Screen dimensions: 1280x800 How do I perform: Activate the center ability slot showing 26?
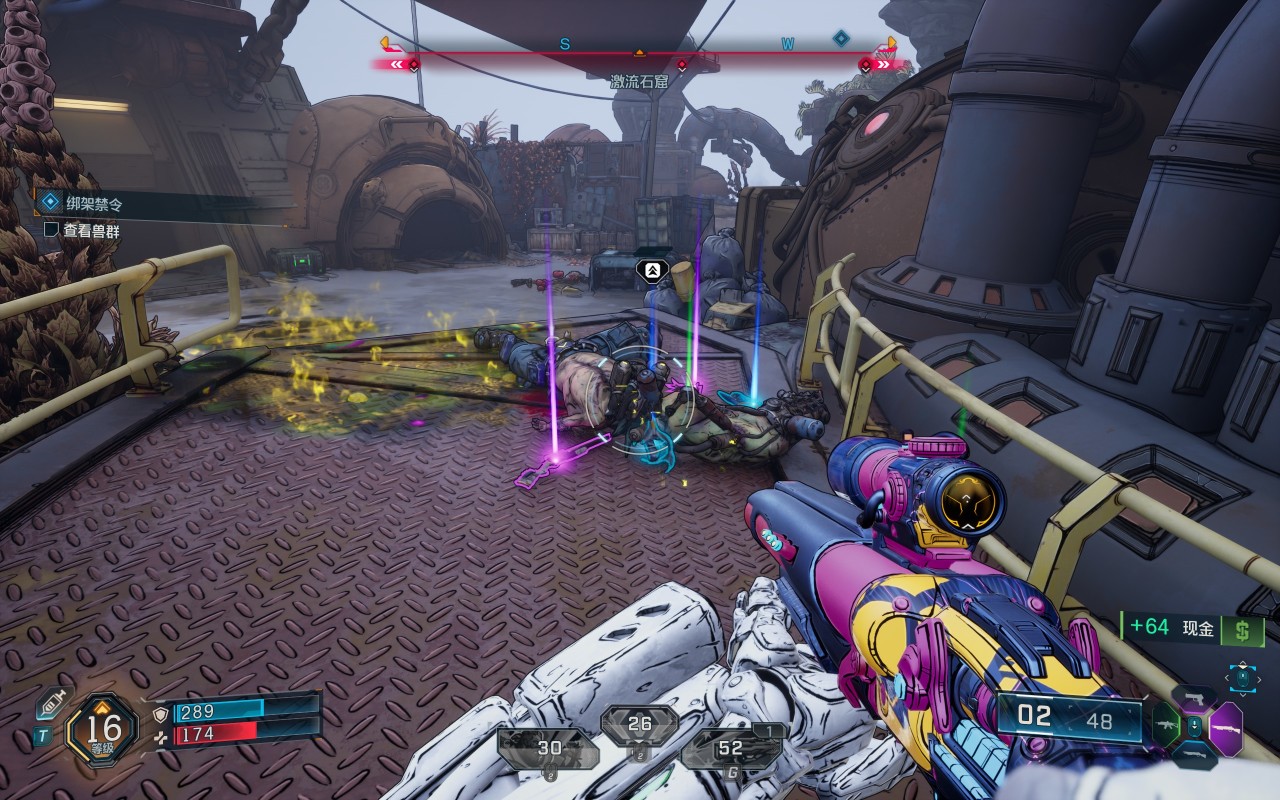639,725
